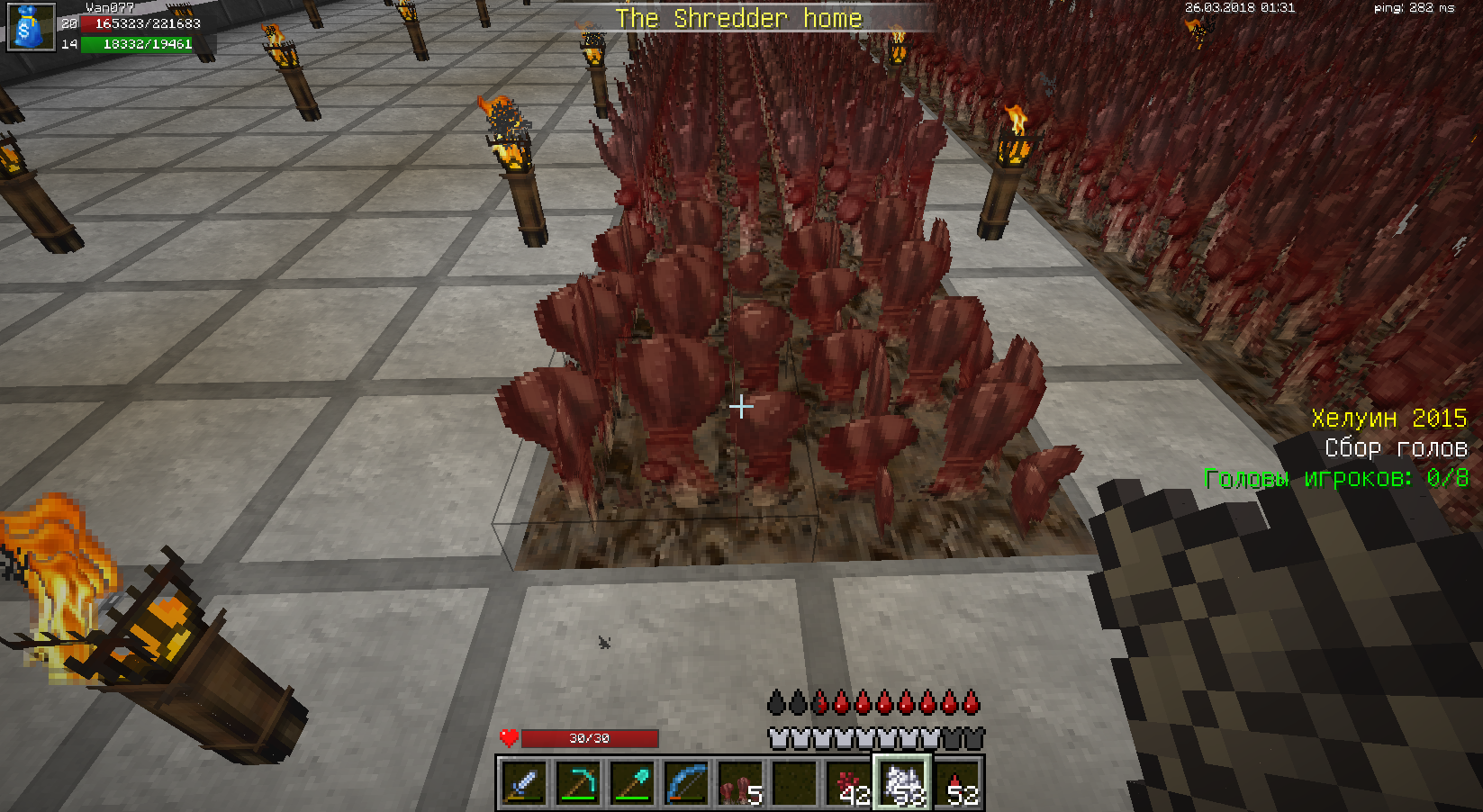Image resolution: width=1483 pixels, height=812 pixels.
Task: Select the sword hotbar slot
Action: pyautogui.click(x=523, y=782)
